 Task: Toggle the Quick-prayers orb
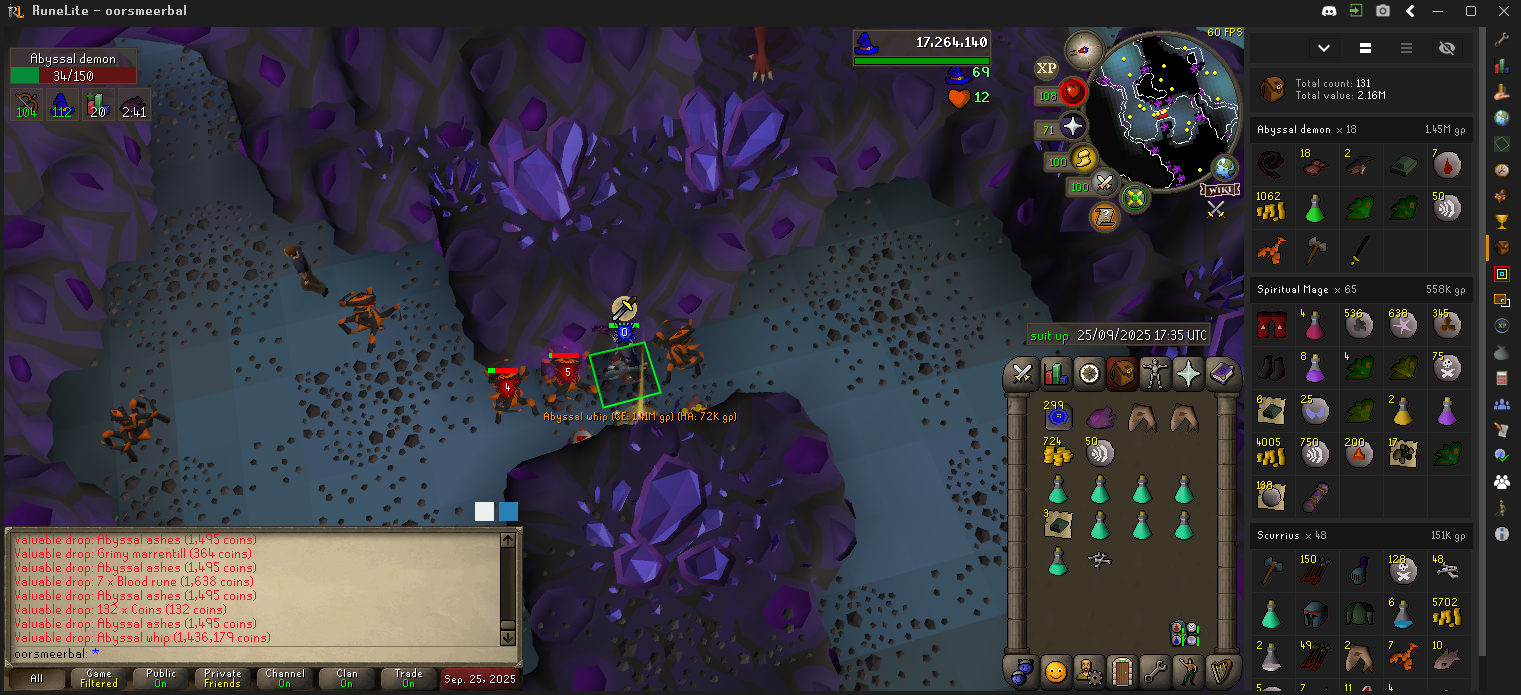click(x=1073, y=127)
